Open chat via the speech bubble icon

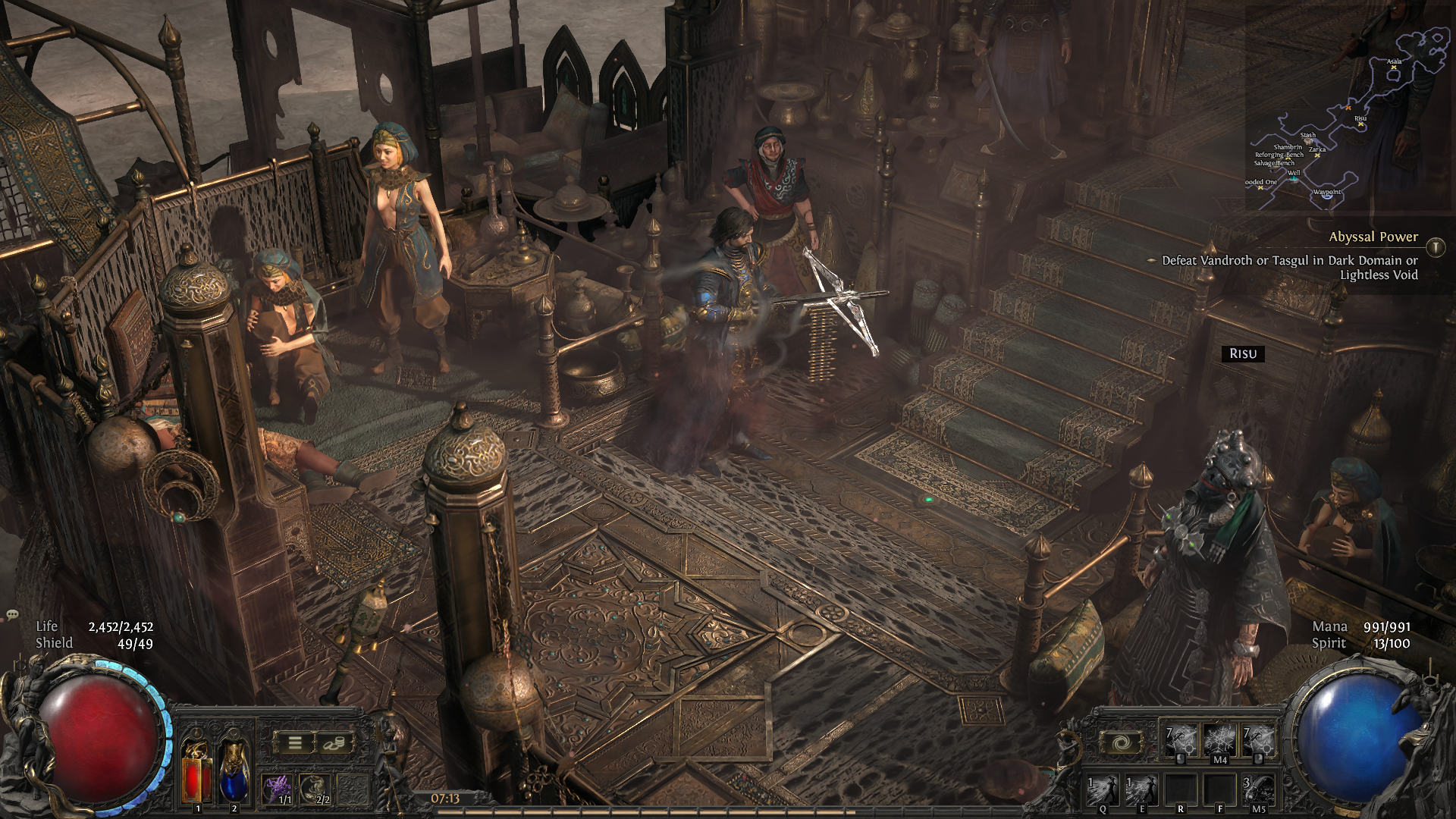[12, 613]
